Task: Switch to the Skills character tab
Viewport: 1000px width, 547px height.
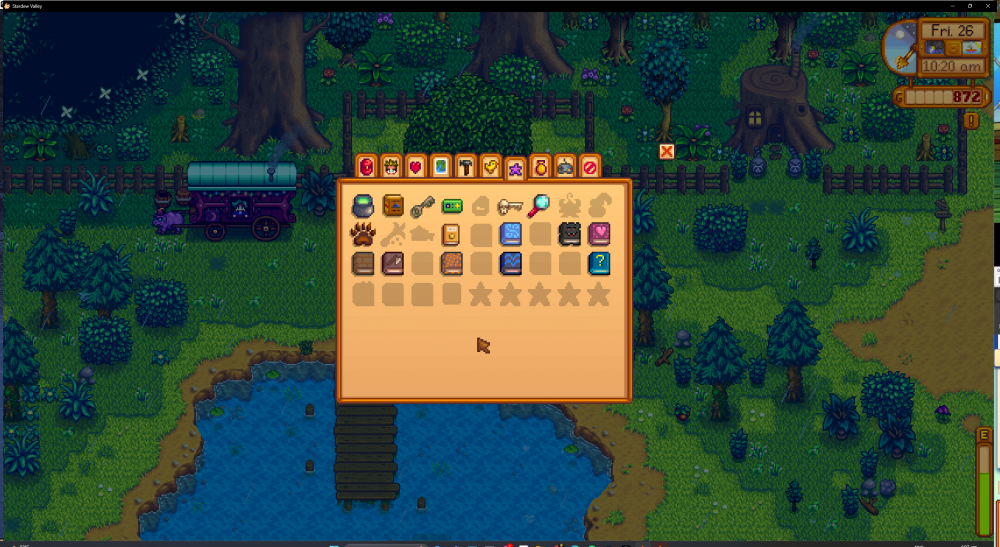Action: coord(390,166)
